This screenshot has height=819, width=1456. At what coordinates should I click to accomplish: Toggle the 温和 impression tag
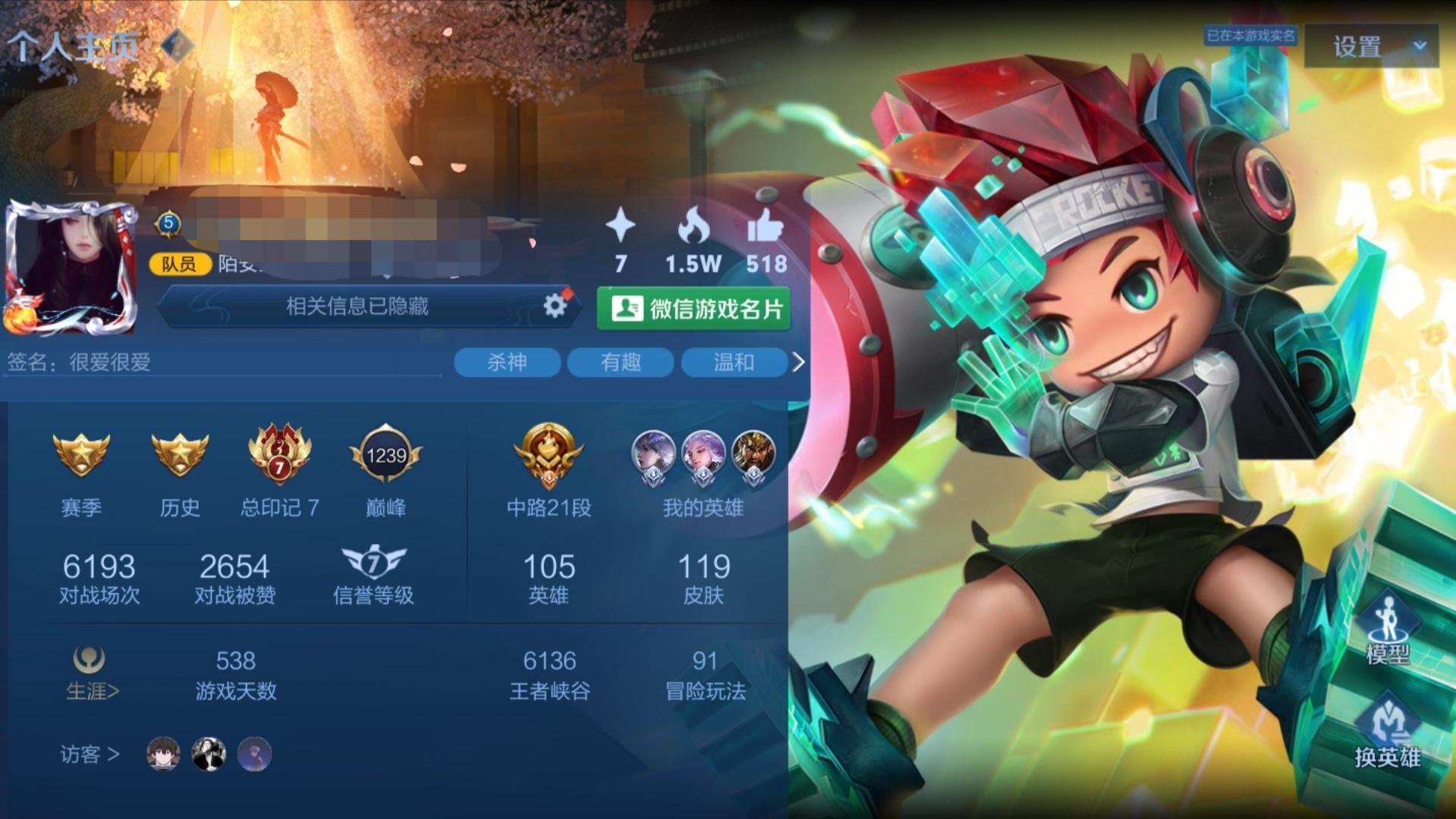coord(734,362)
